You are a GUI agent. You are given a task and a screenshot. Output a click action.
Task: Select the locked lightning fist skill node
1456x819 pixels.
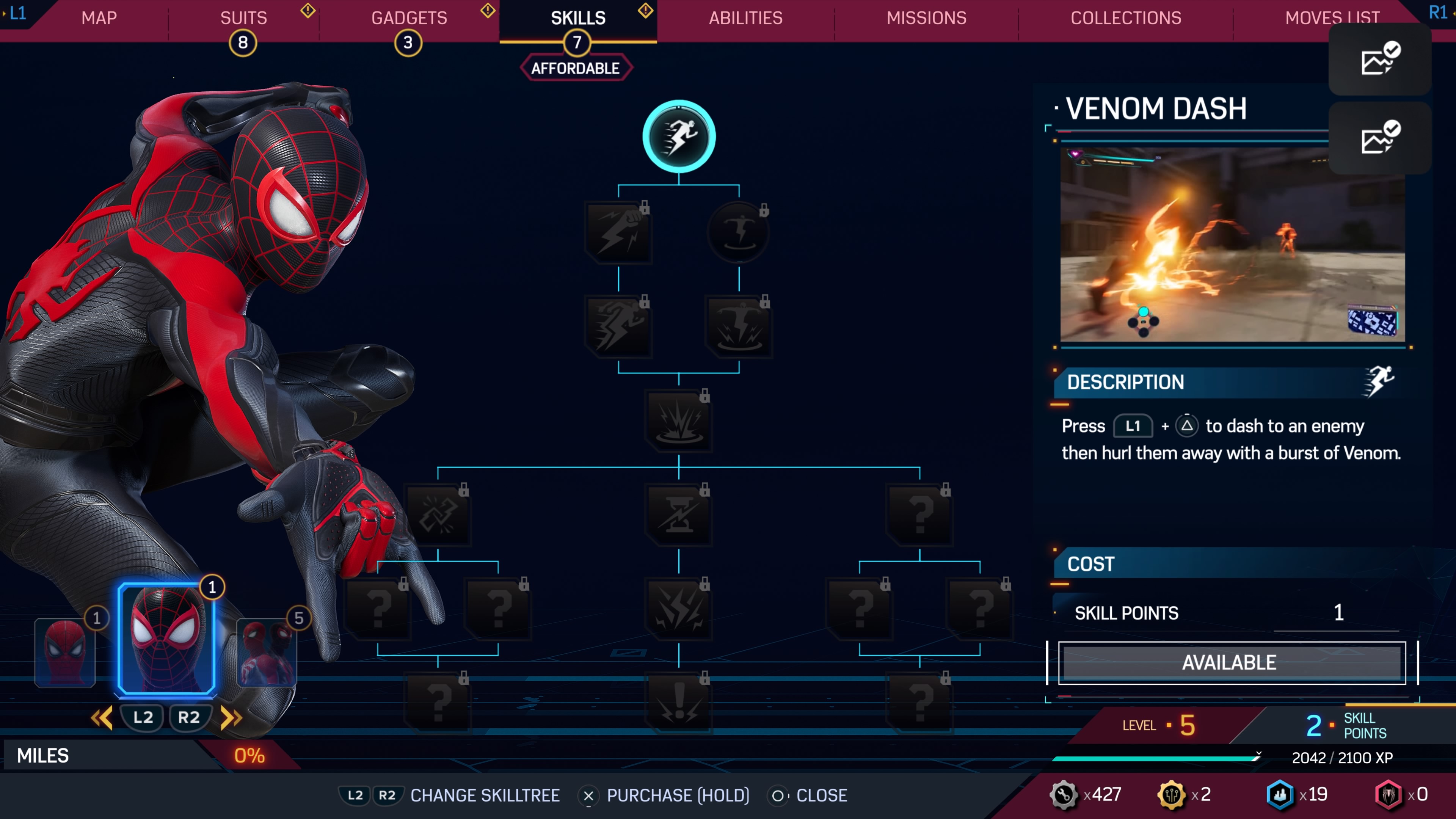coord(618,232)
